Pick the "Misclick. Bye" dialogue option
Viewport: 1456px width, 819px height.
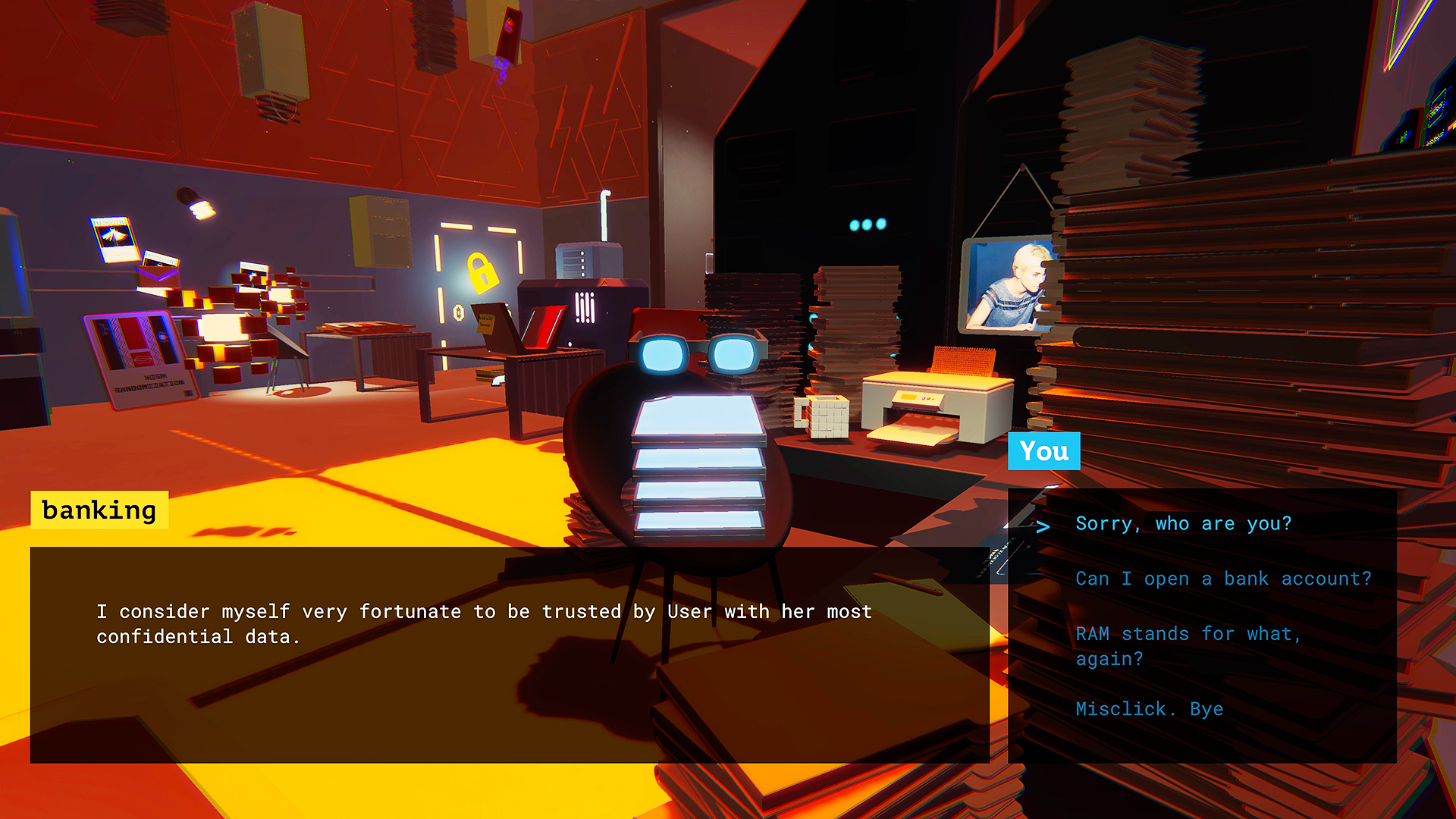(x=1149, y=709)
